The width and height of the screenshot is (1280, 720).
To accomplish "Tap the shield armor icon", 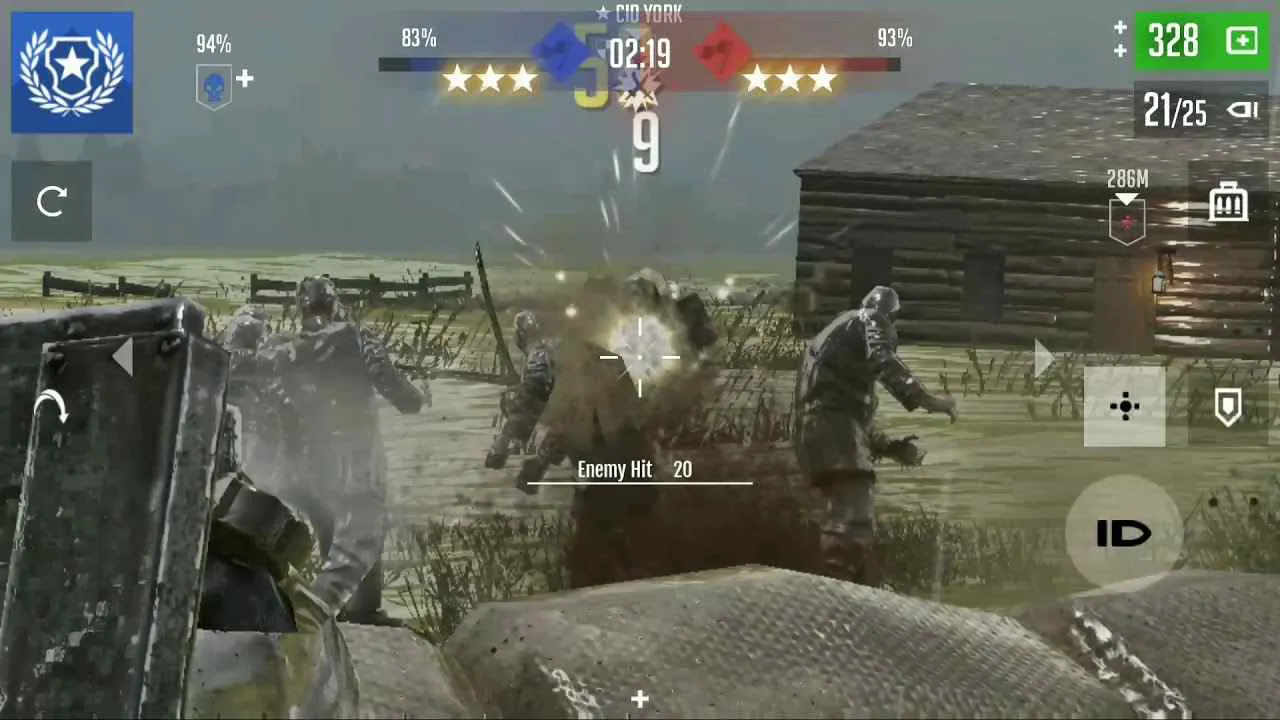I will click(1228, 407).
